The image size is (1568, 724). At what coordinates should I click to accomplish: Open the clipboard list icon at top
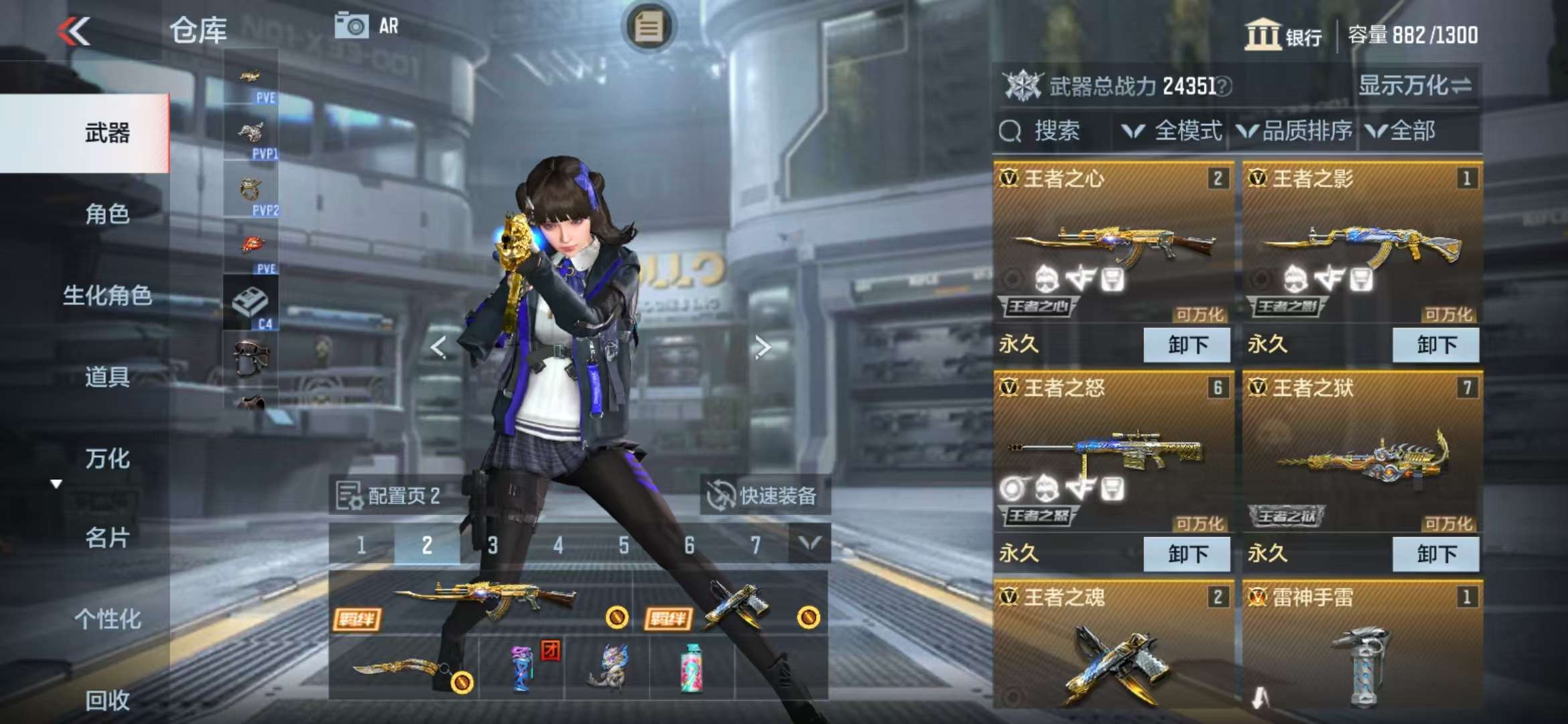(x=648, y=27)
